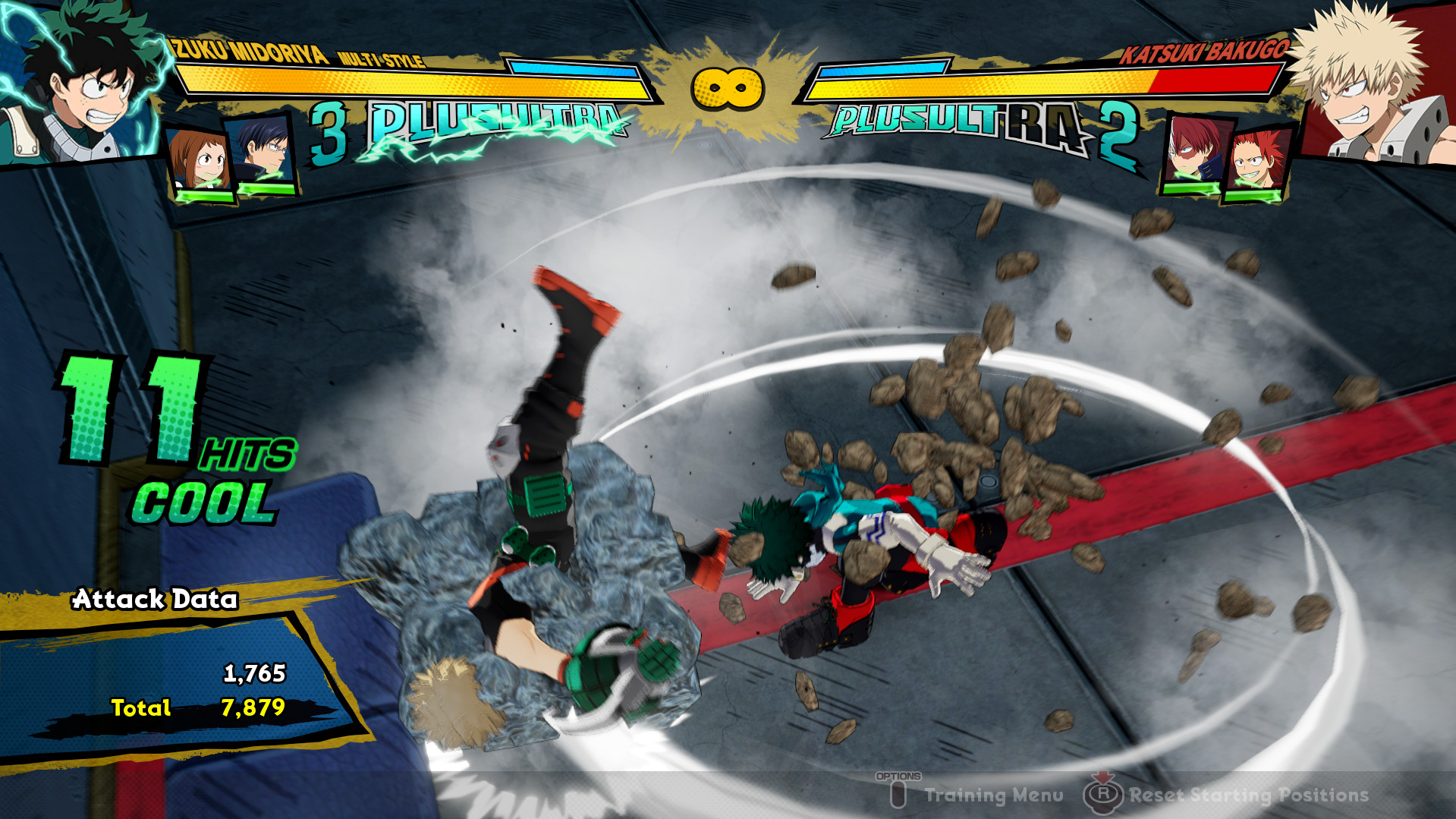The width and height of the screenshot is (1456, 819).
Task: Click the Options controller button icon
Action: coord(899,794)
